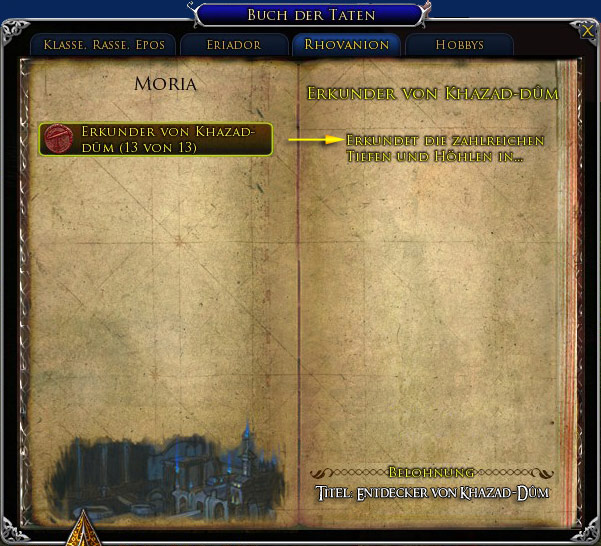601x546 pixels.
Task: Close the Buch der Taten window
Action: coord(586,31)
